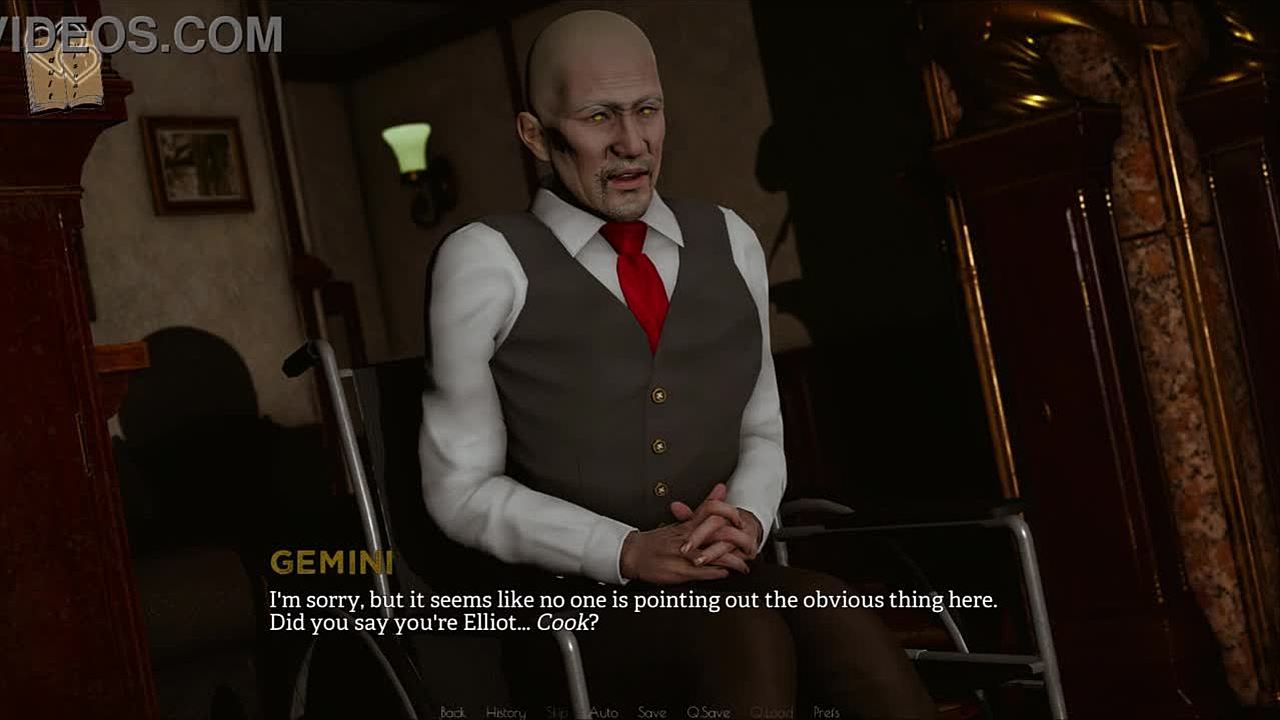The width and height of the screenshot is (1280, 720).
Task: Open the dialogue History log
Action: pos(505,712)
